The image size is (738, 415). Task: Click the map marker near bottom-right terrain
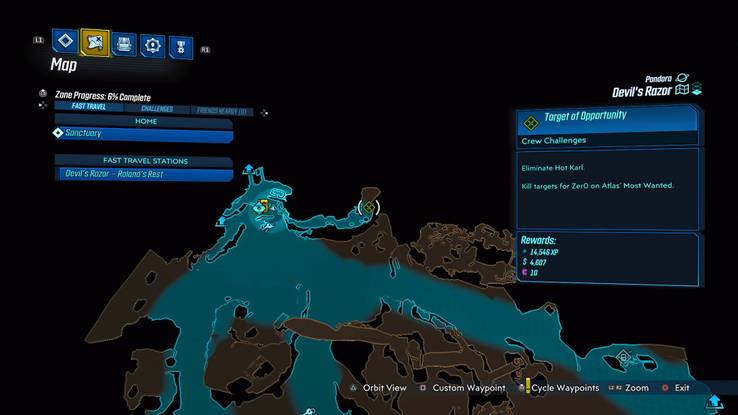tap(624, 355)
